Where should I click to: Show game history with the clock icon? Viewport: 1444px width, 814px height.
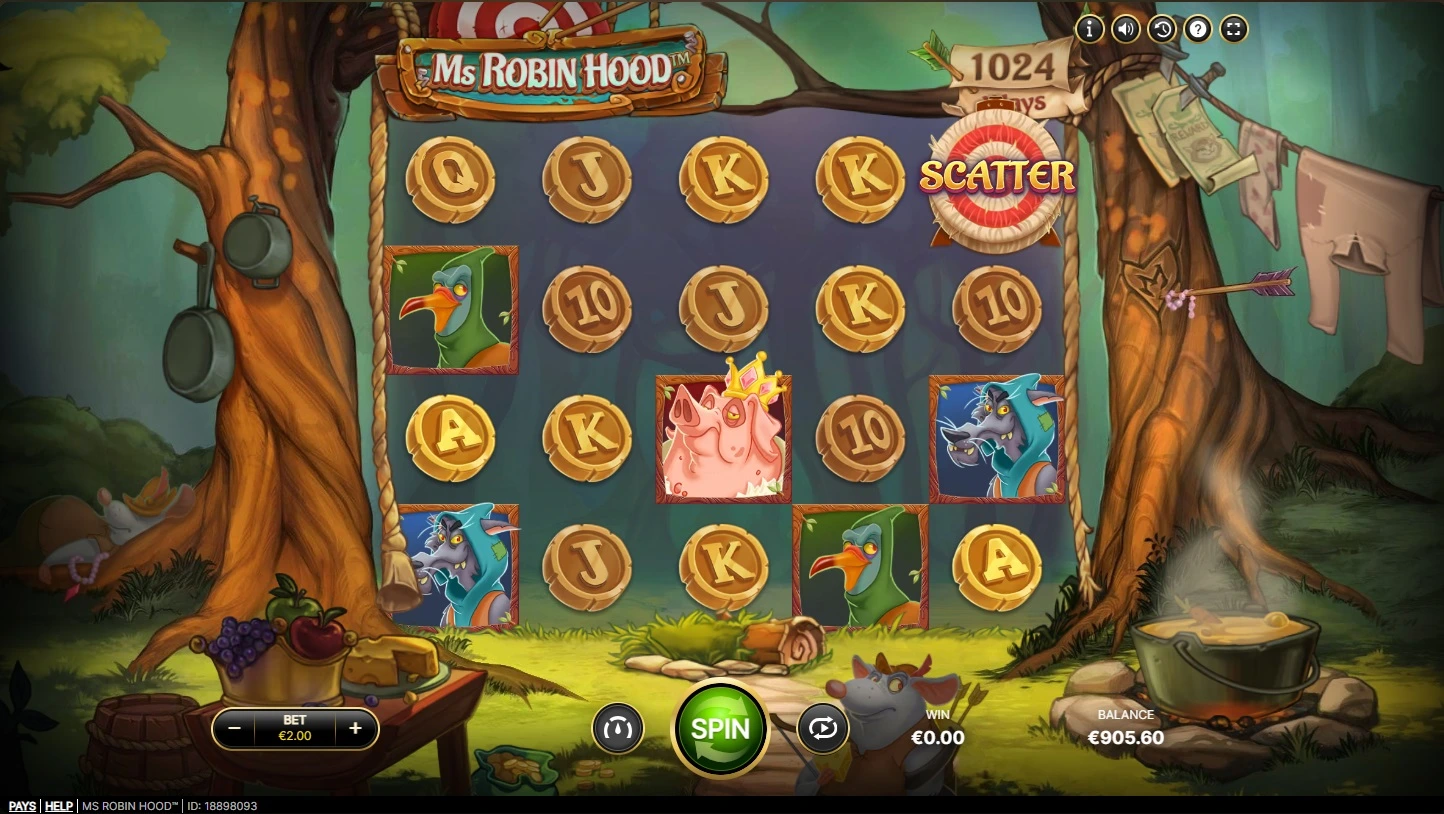pyautogui.click(x=1161, y=29)
